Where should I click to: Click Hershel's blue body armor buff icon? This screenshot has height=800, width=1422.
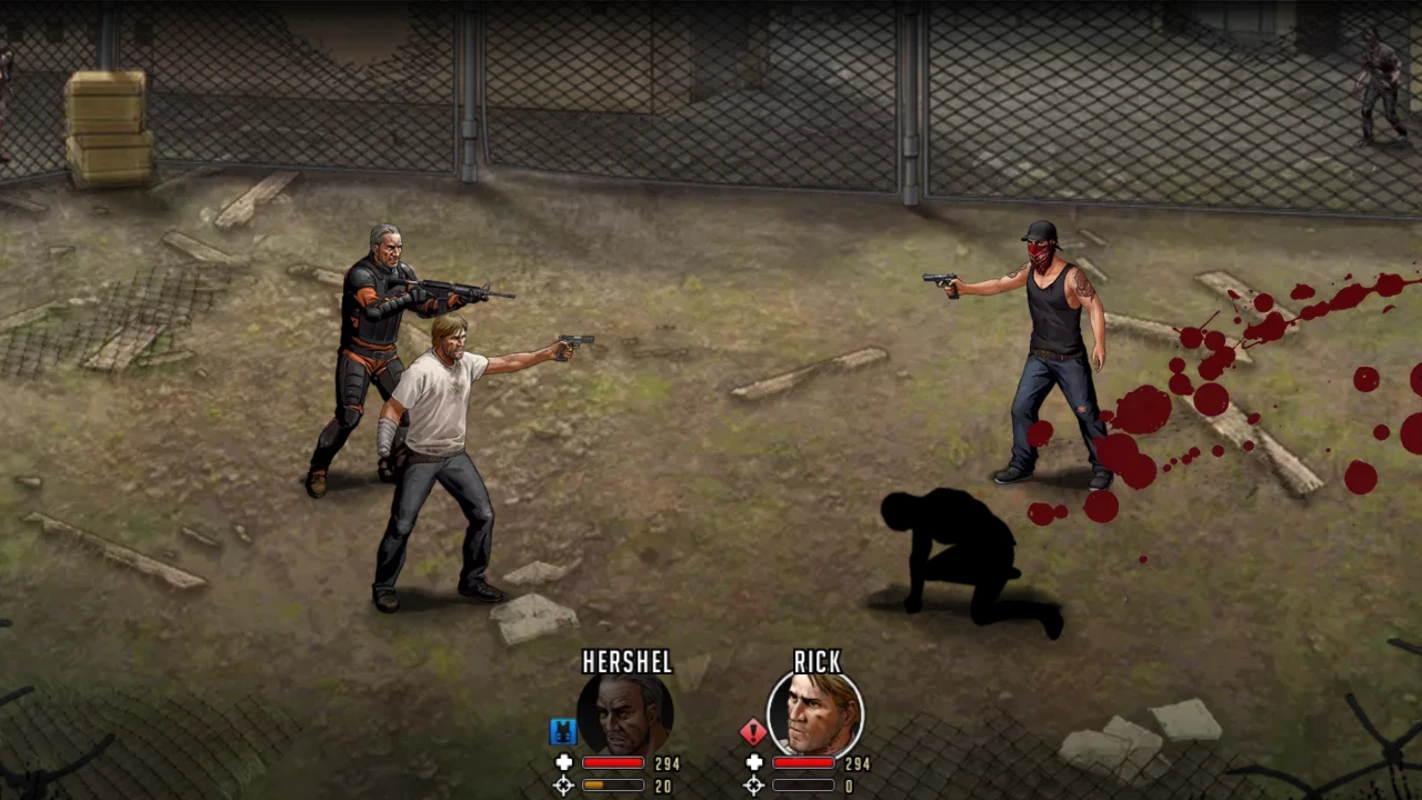563,732
